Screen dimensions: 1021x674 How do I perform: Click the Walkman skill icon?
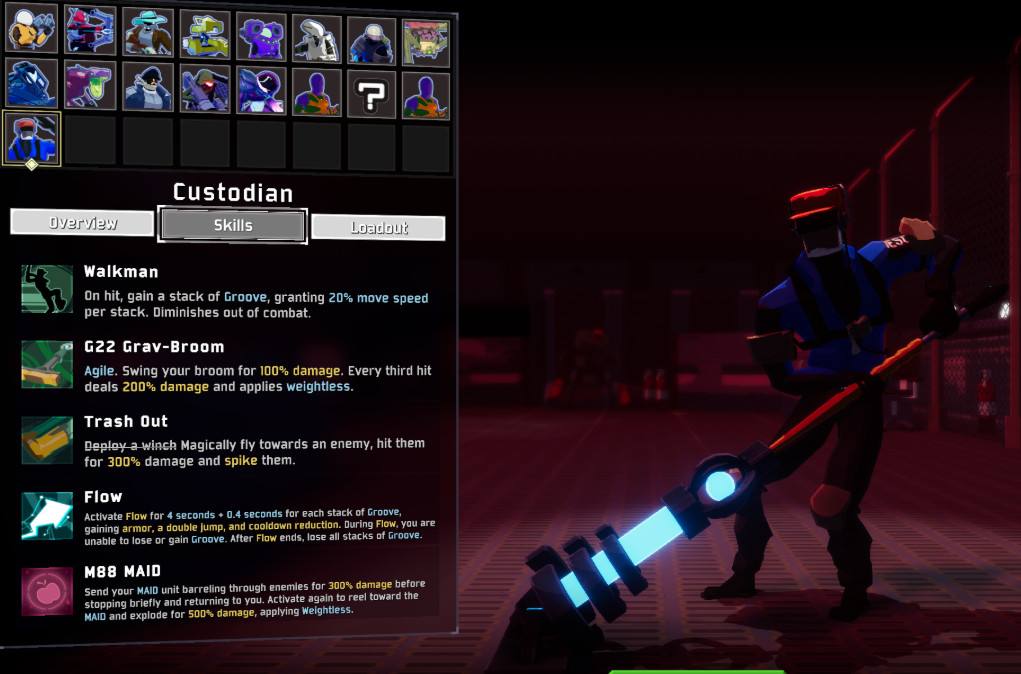47,288
